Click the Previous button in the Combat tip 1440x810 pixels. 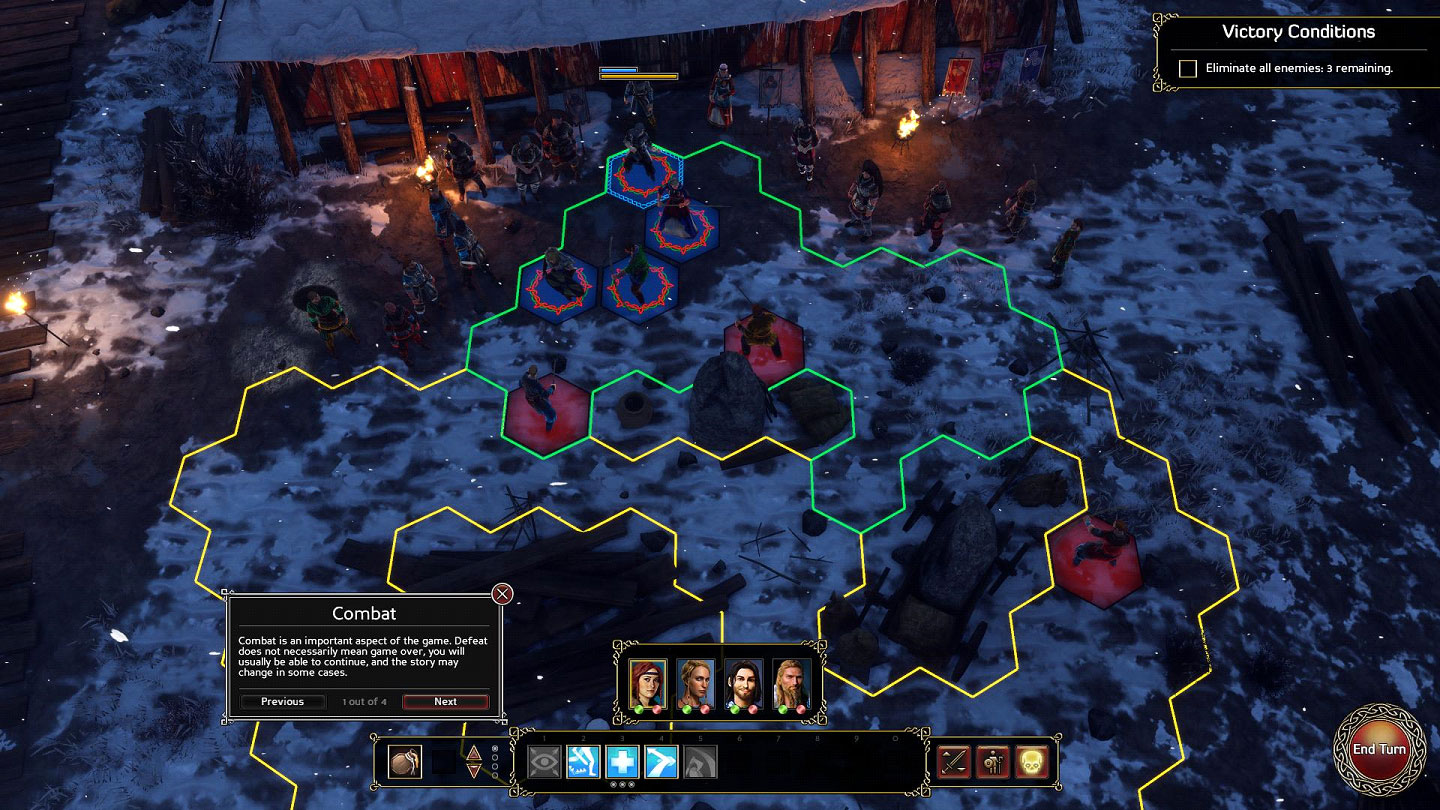coord(282,701)
